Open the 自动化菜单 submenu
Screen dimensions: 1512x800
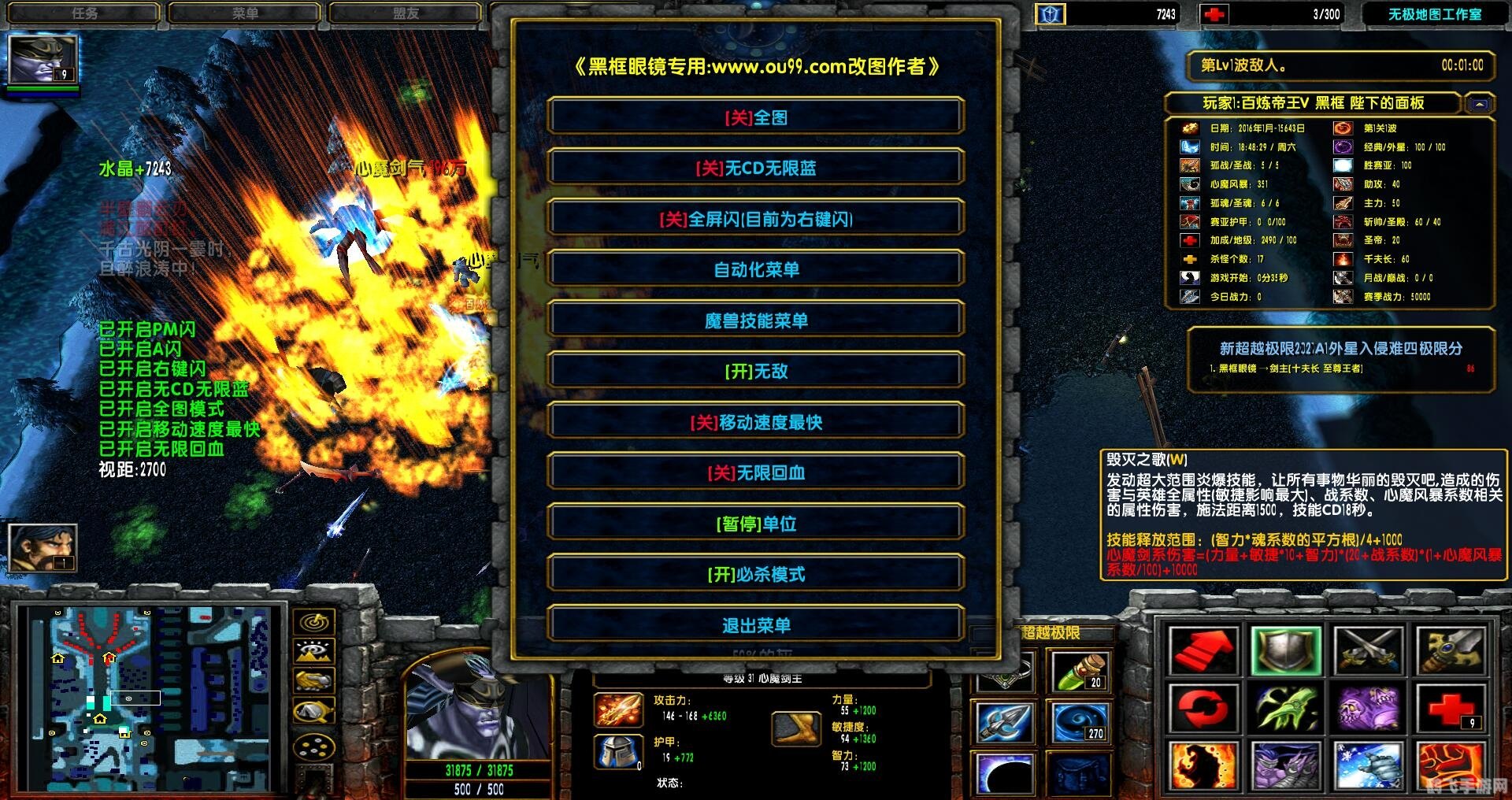pyautogui.click(x=756, y=269)
